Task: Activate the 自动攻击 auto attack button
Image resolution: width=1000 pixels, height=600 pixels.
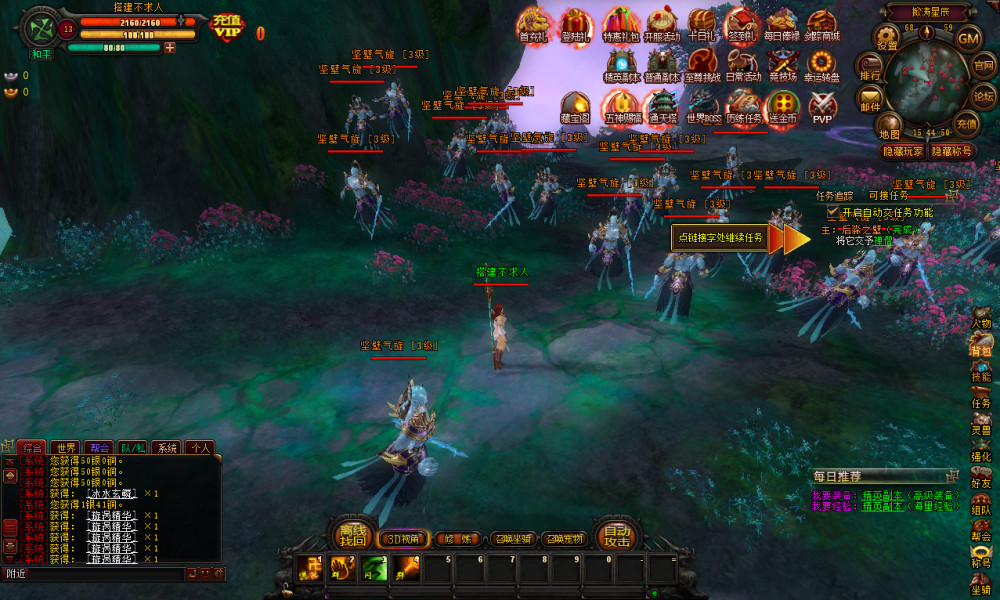Action: [x=616, y=537]
